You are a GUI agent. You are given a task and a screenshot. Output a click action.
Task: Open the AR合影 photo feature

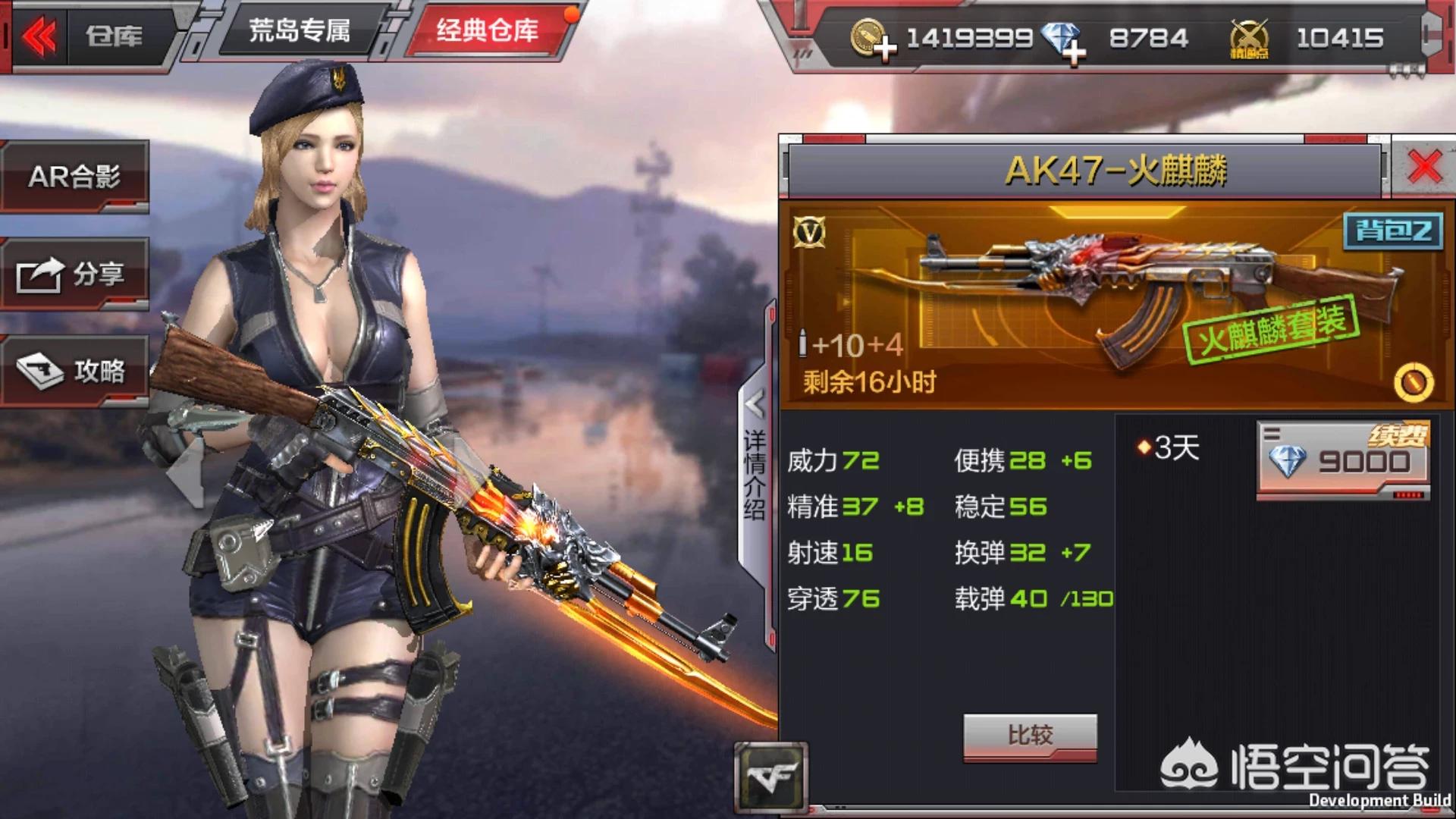click(x=74, y=177)
